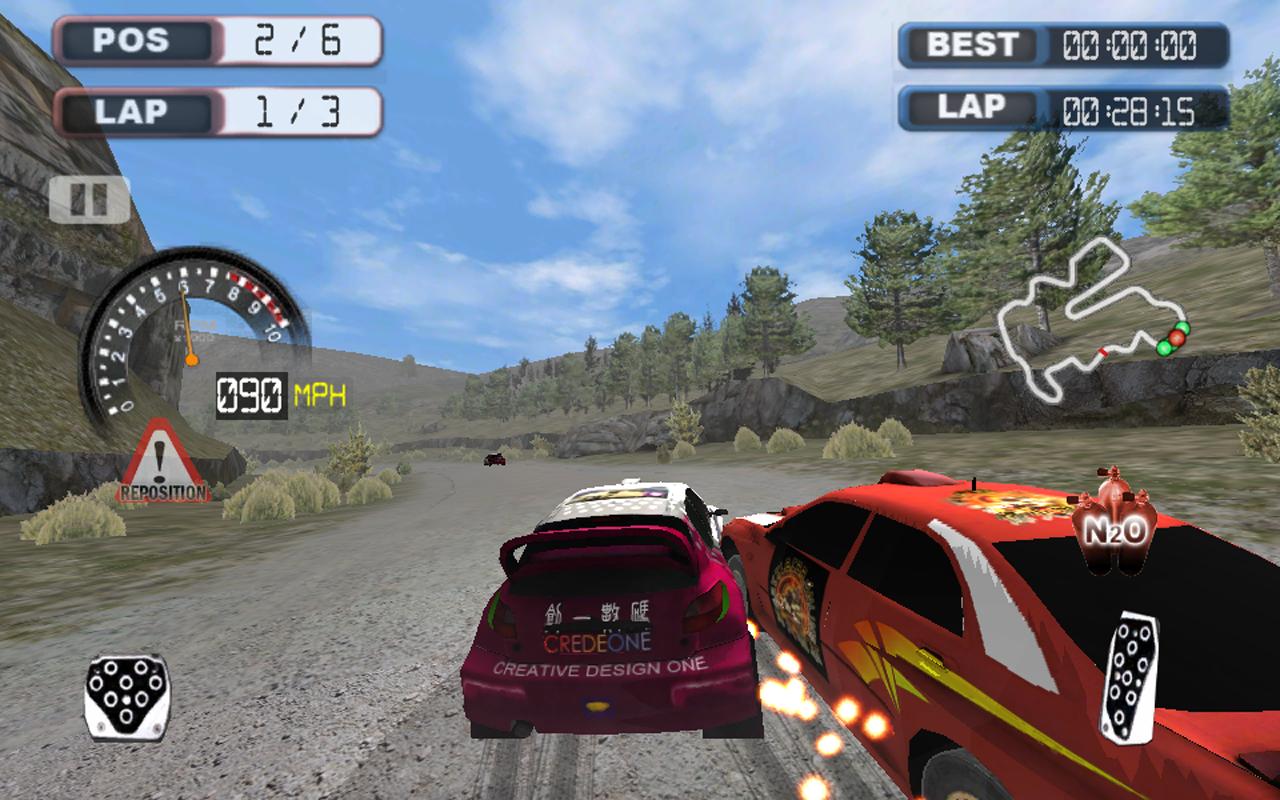Pause the race
The width and height of the screenshot is (1280, 800).
click(x=89, y=200)
